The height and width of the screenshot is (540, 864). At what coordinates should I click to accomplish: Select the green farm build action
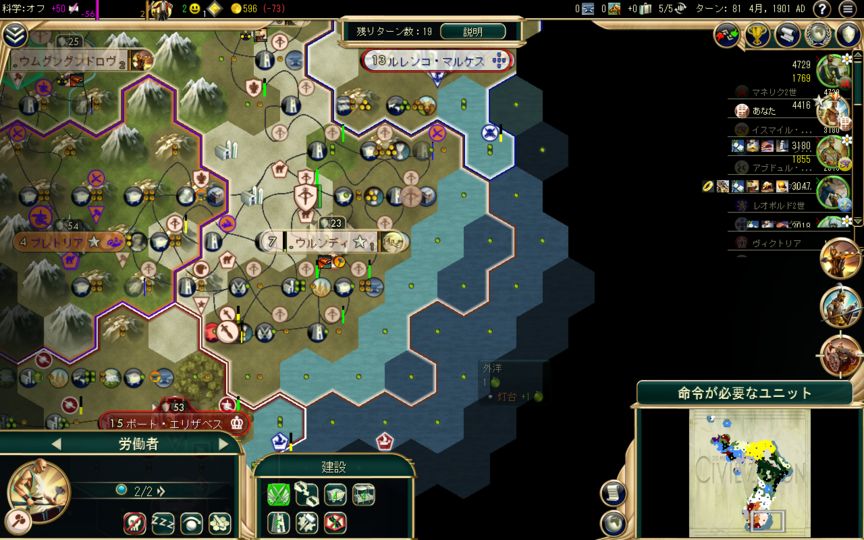(x=277, y=493)
